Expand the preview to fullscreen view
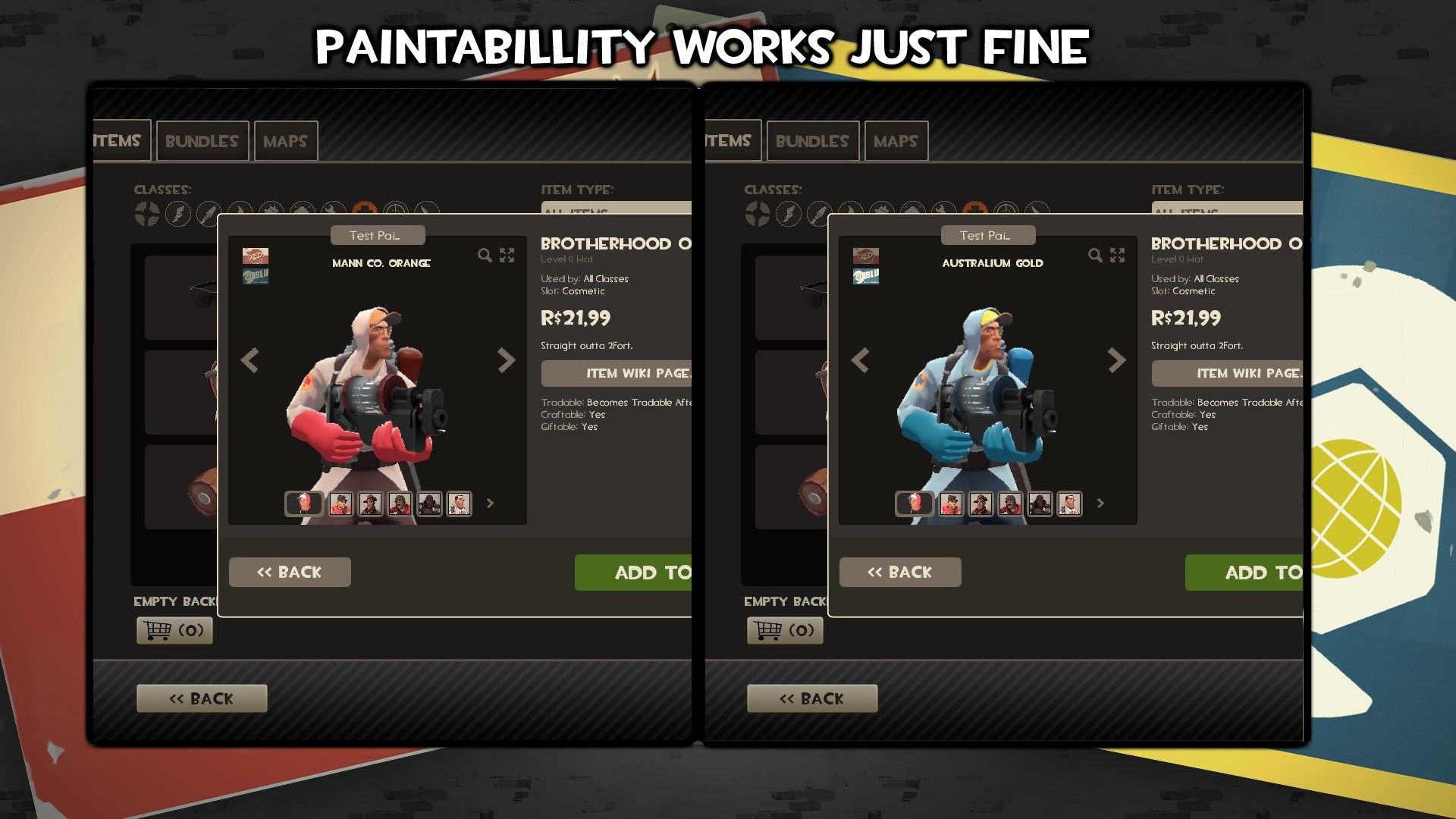Screen dimensions: 1456x819 (x=507, y=256)
